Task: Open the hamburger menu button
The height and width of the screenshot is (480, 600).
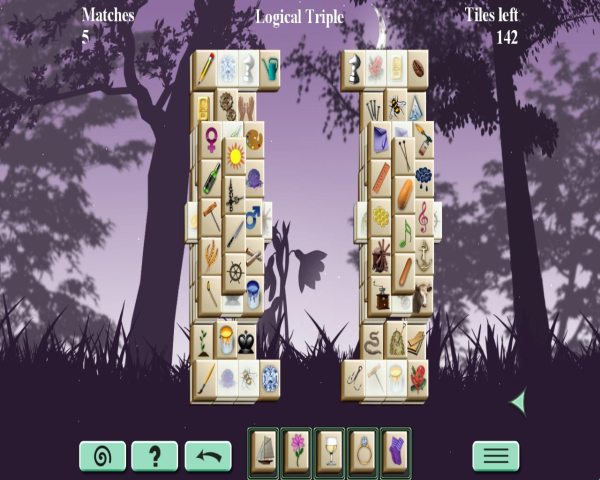Action: point(495,456)
